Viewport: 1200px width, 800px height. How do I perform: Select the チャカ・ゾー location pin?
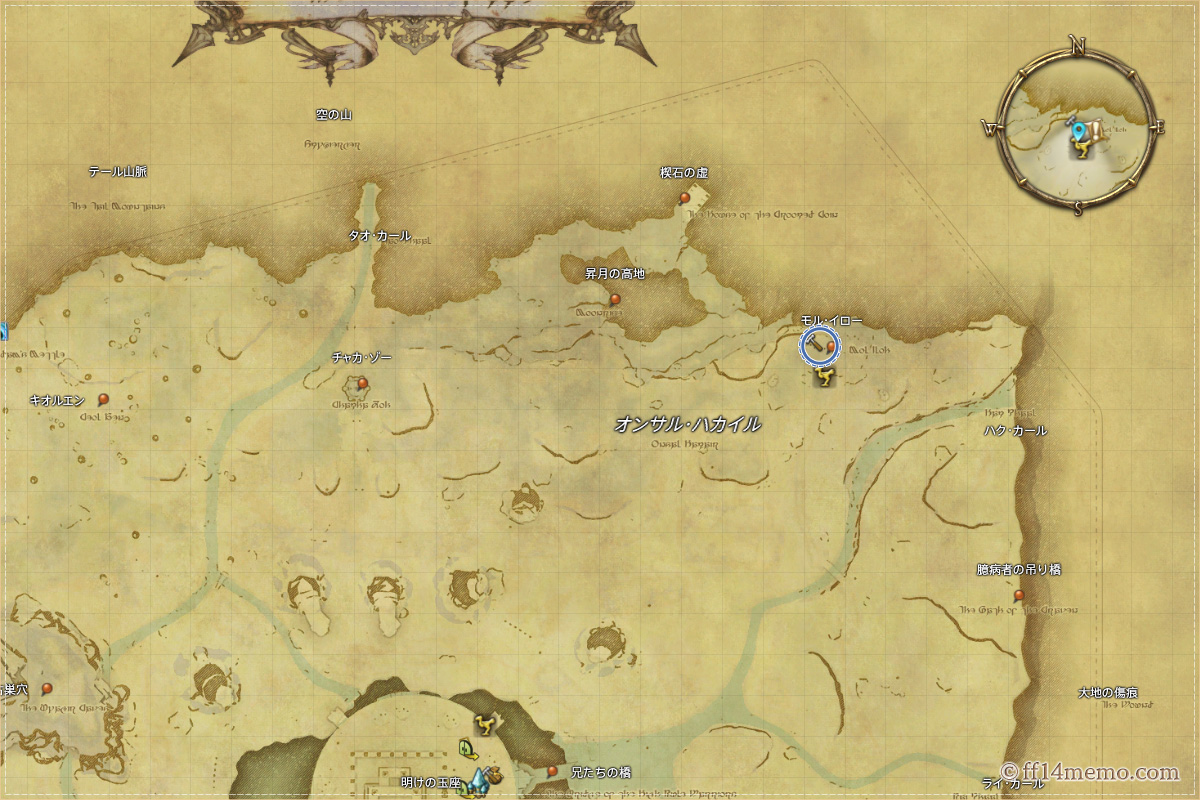coord(362,382)
